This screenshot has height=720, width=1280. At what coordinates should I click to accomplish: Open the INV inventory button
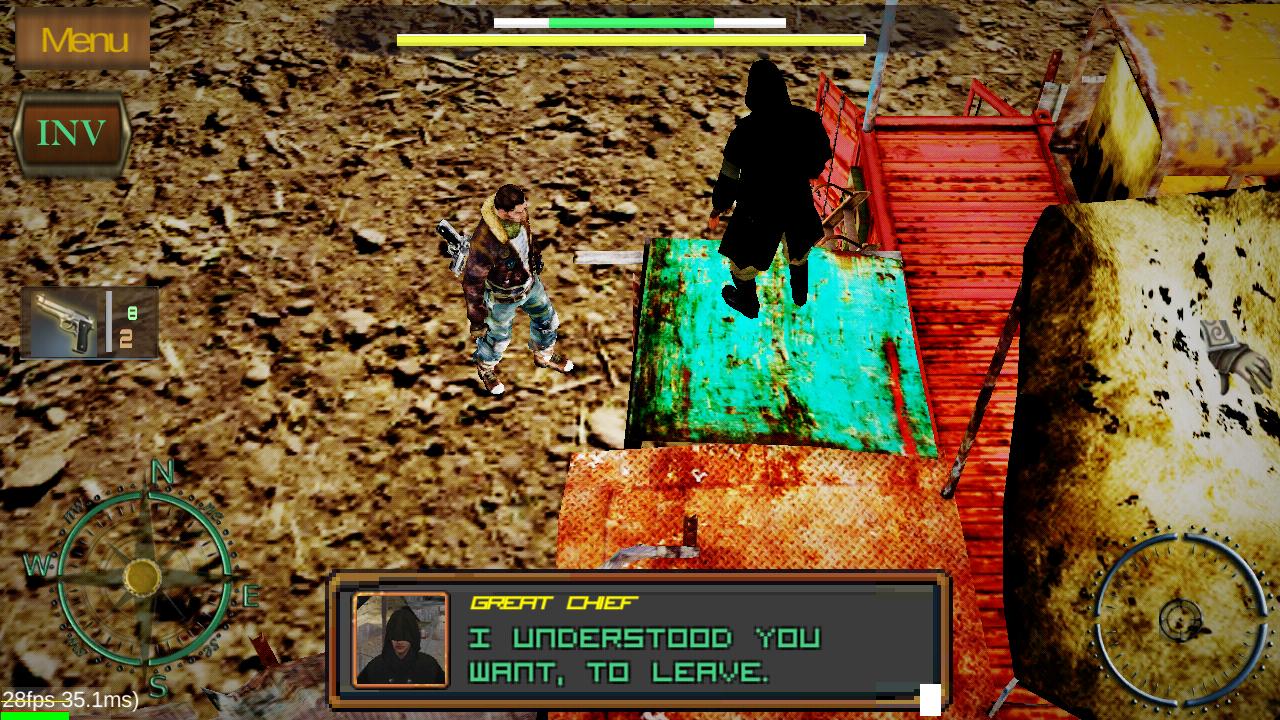point(72,131)
